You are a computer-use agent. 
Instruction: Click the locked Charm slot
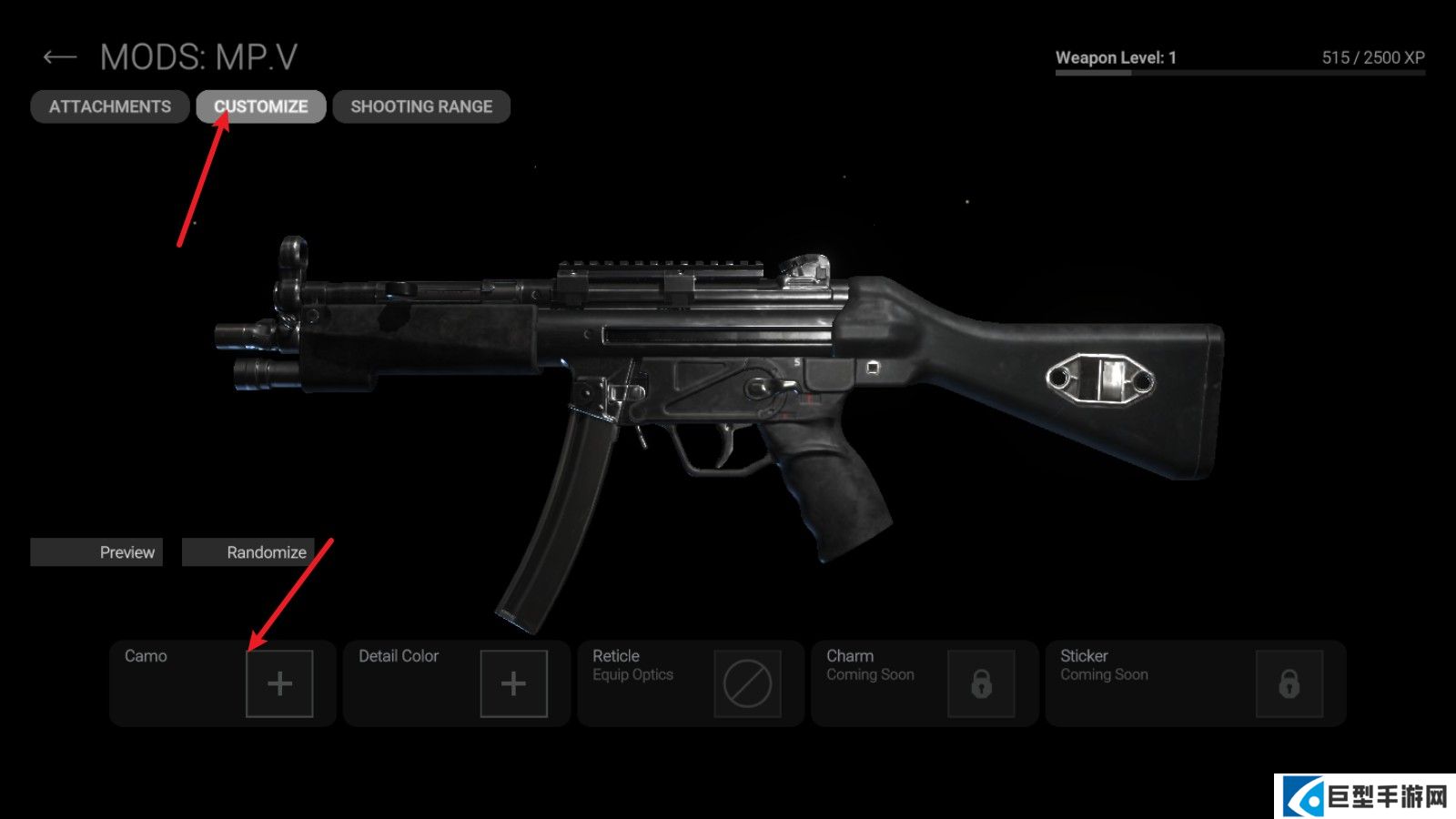tap(981, 683)
